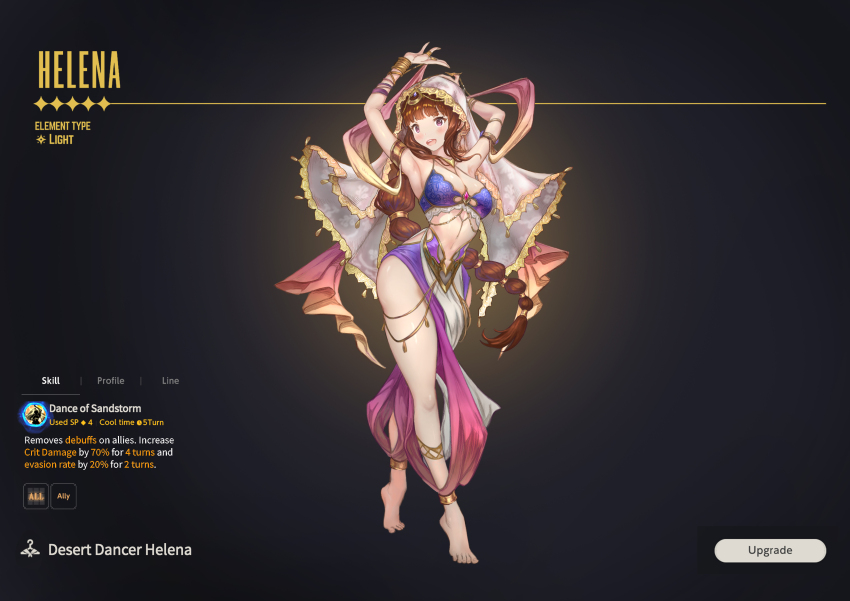The width and height of the screenshot is (850, 601).
Task: Open the Profile tab
Action: 111,381
